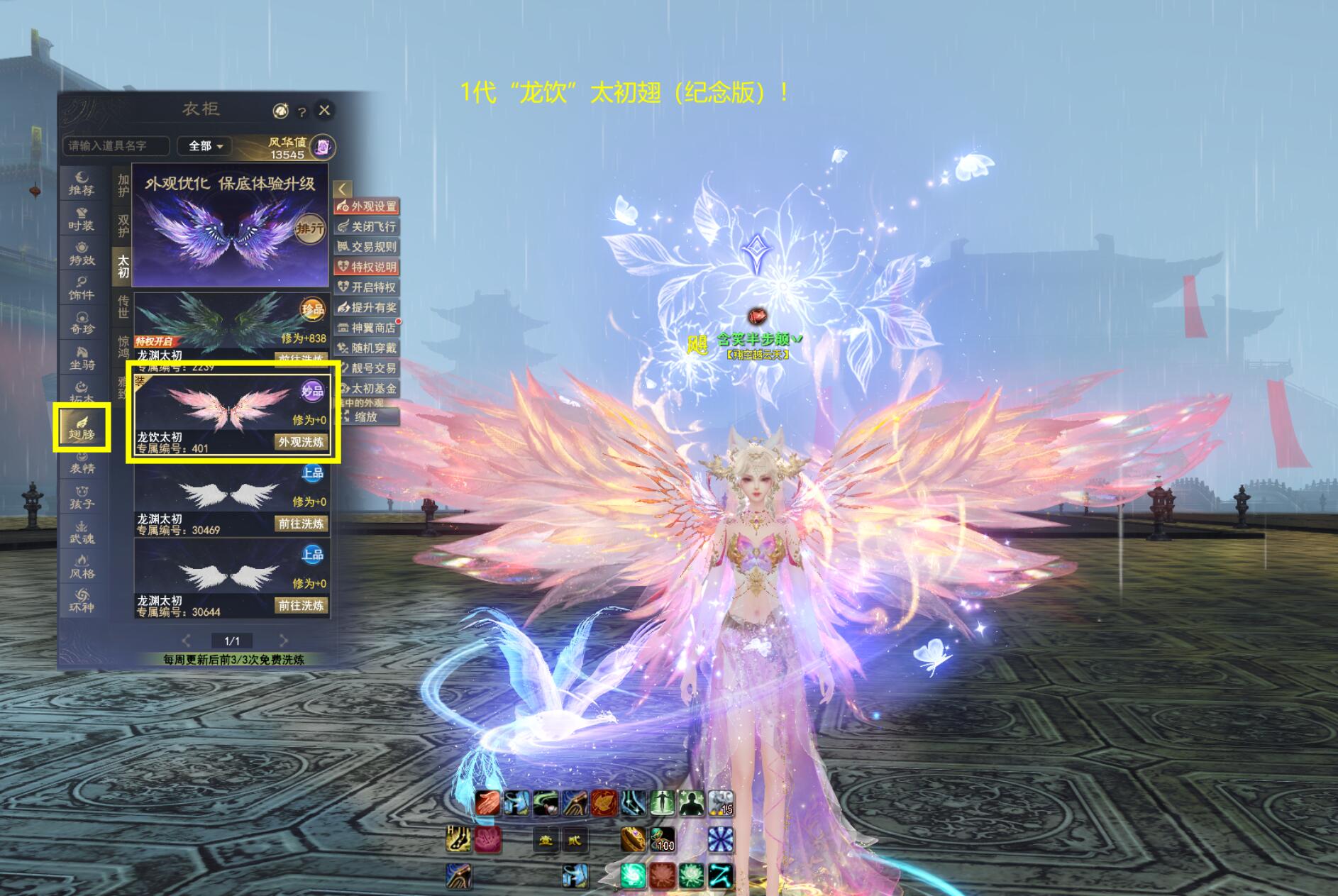
Task: Open the 表情 category tab
Action: (82, 463)
